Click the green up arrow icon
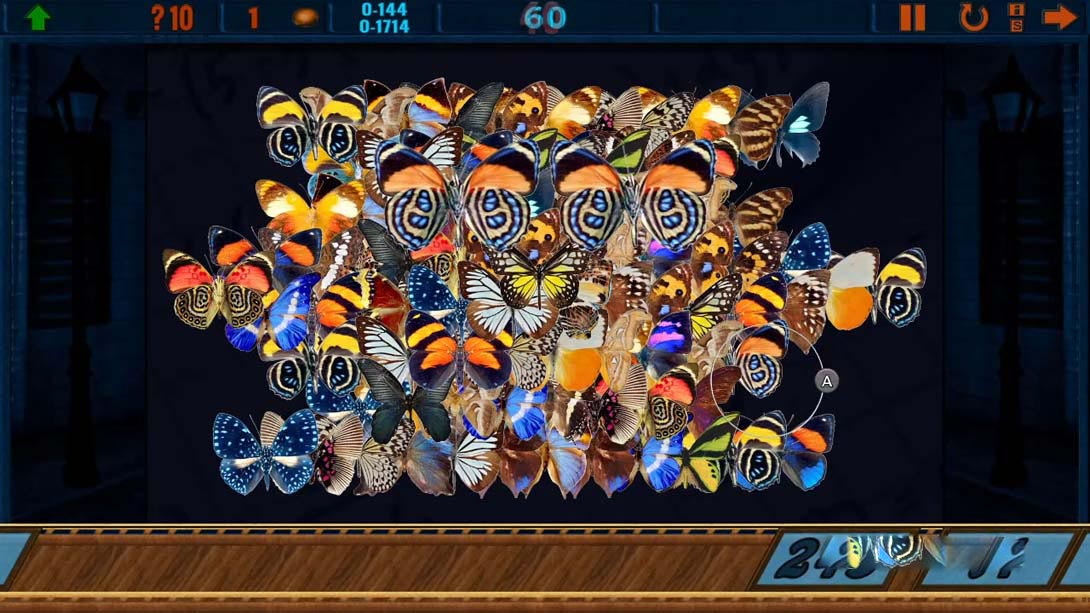 pos(38,17)
